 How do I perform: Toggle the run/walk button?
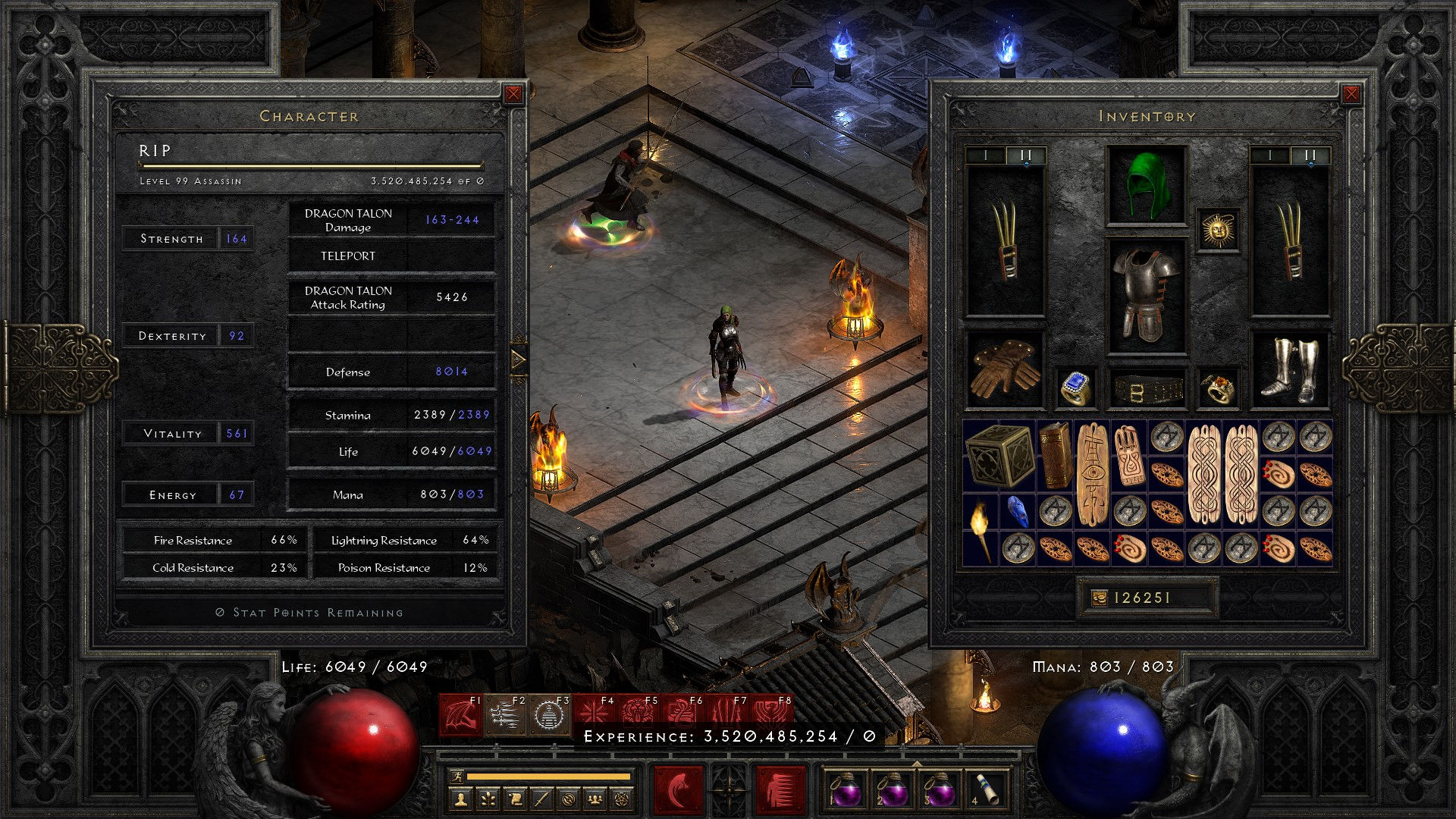456,776
